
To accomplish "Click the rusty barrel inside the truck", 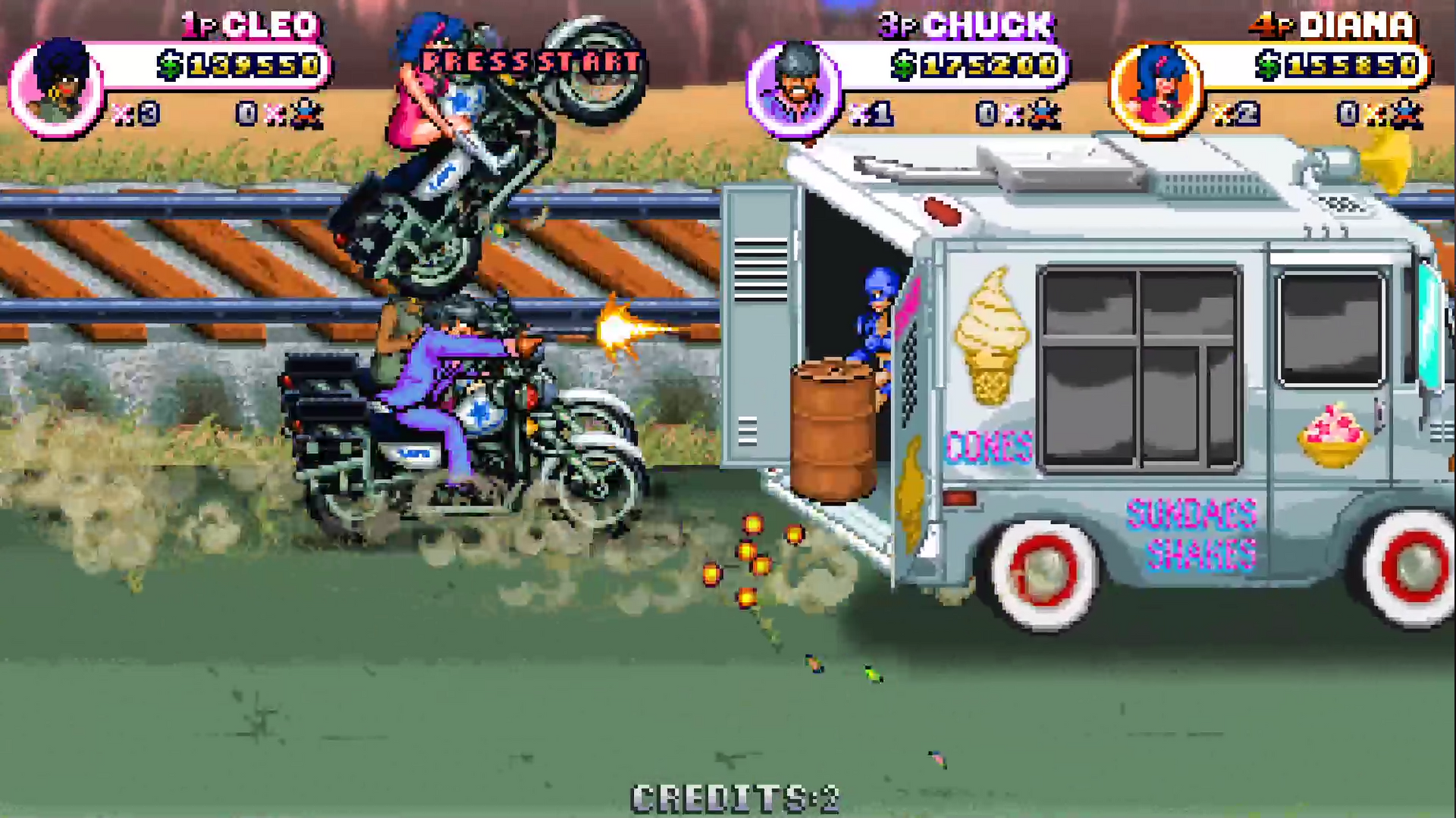I will click(832, 425).
